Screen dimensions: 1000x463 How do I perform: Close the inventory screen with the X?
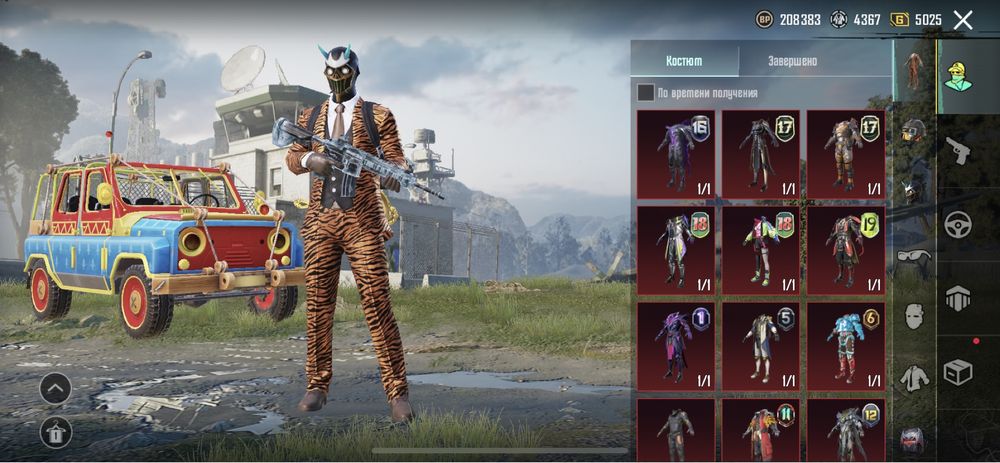963,20
